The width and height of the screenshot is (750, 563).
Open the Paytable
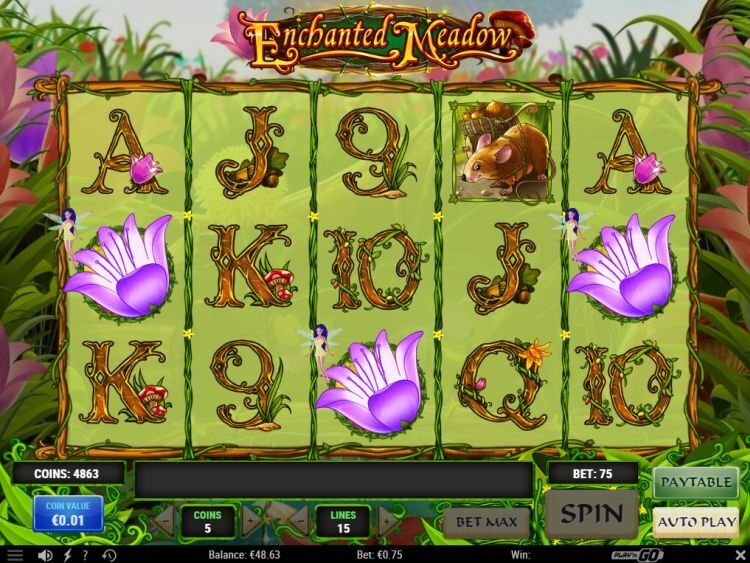pyautogui.click(x=696, y=482)
